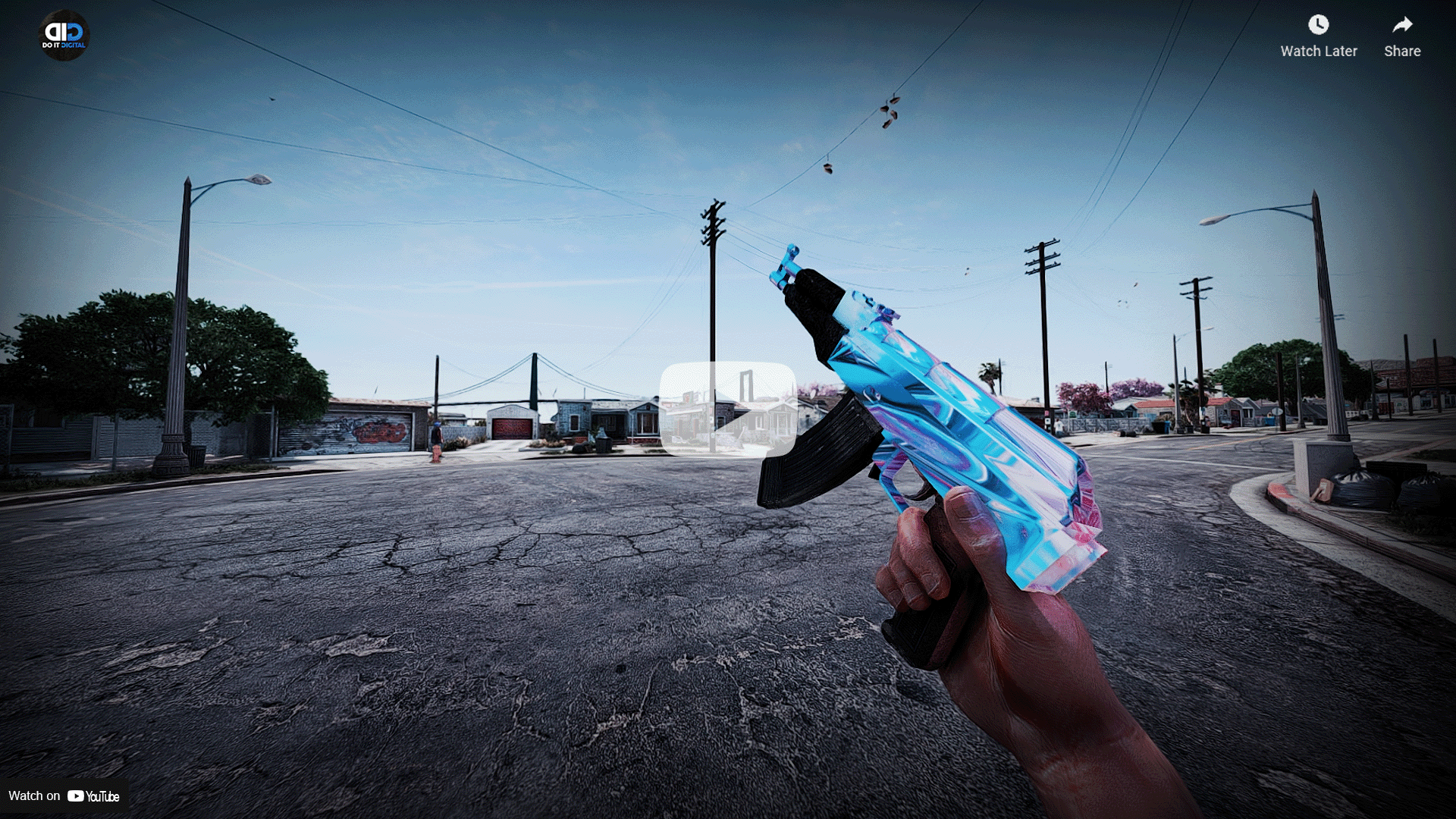
Task: Click the clock symbol next to Watch Later
Action: point(1318,25)
